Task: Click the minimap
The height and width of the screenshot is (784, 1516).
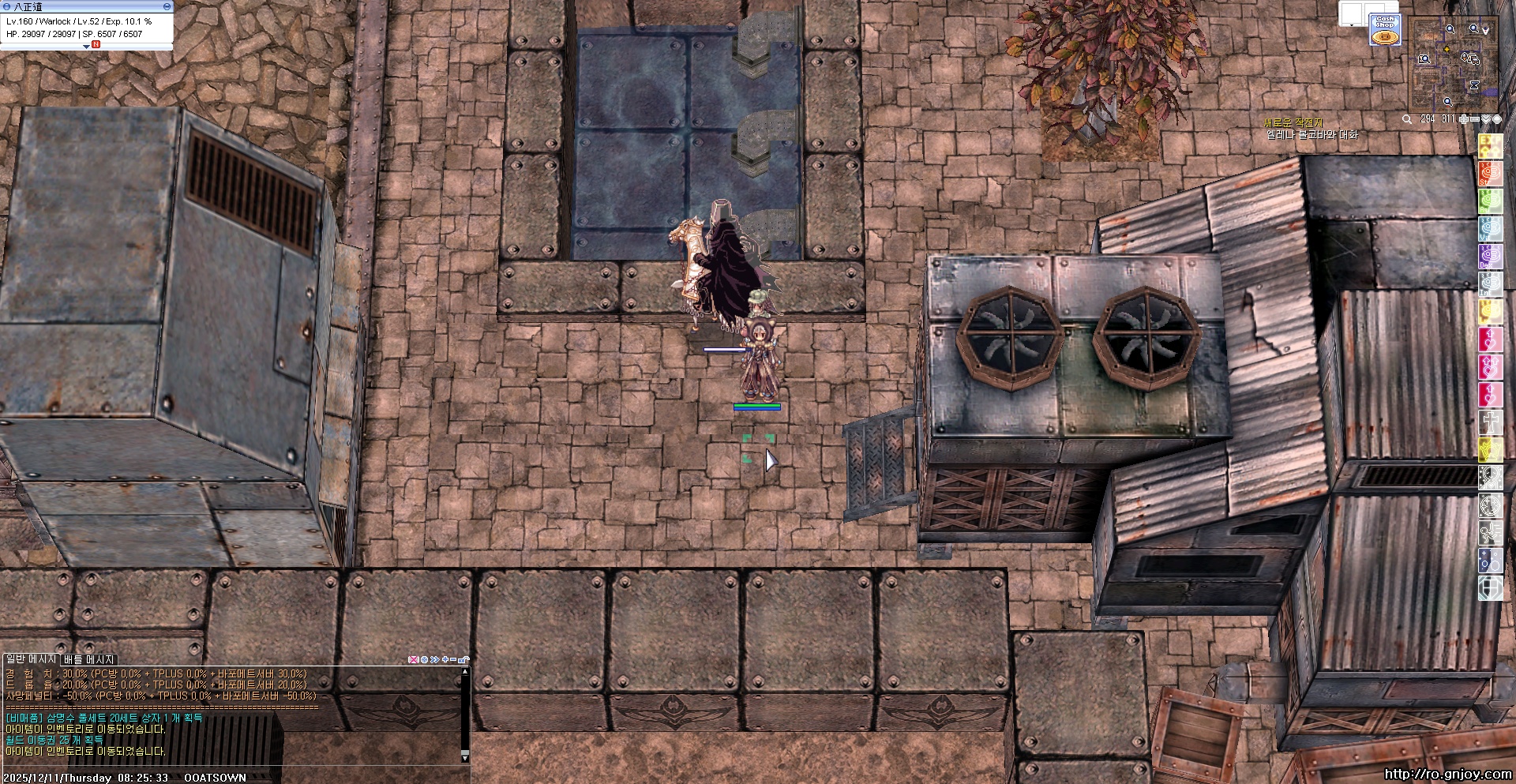Action: click(x=1451, y=65)
